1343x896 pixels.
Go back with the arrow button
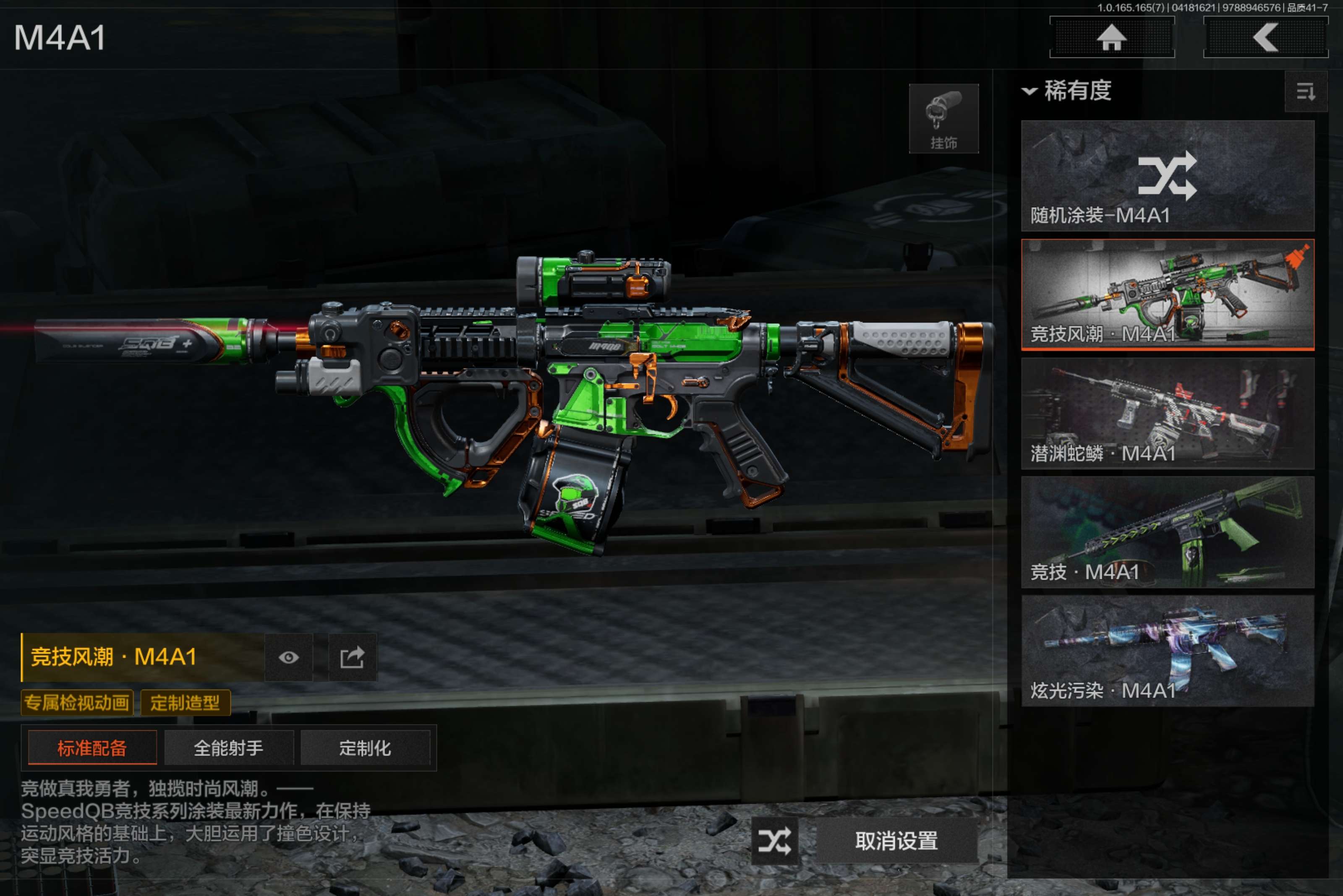1265,38
